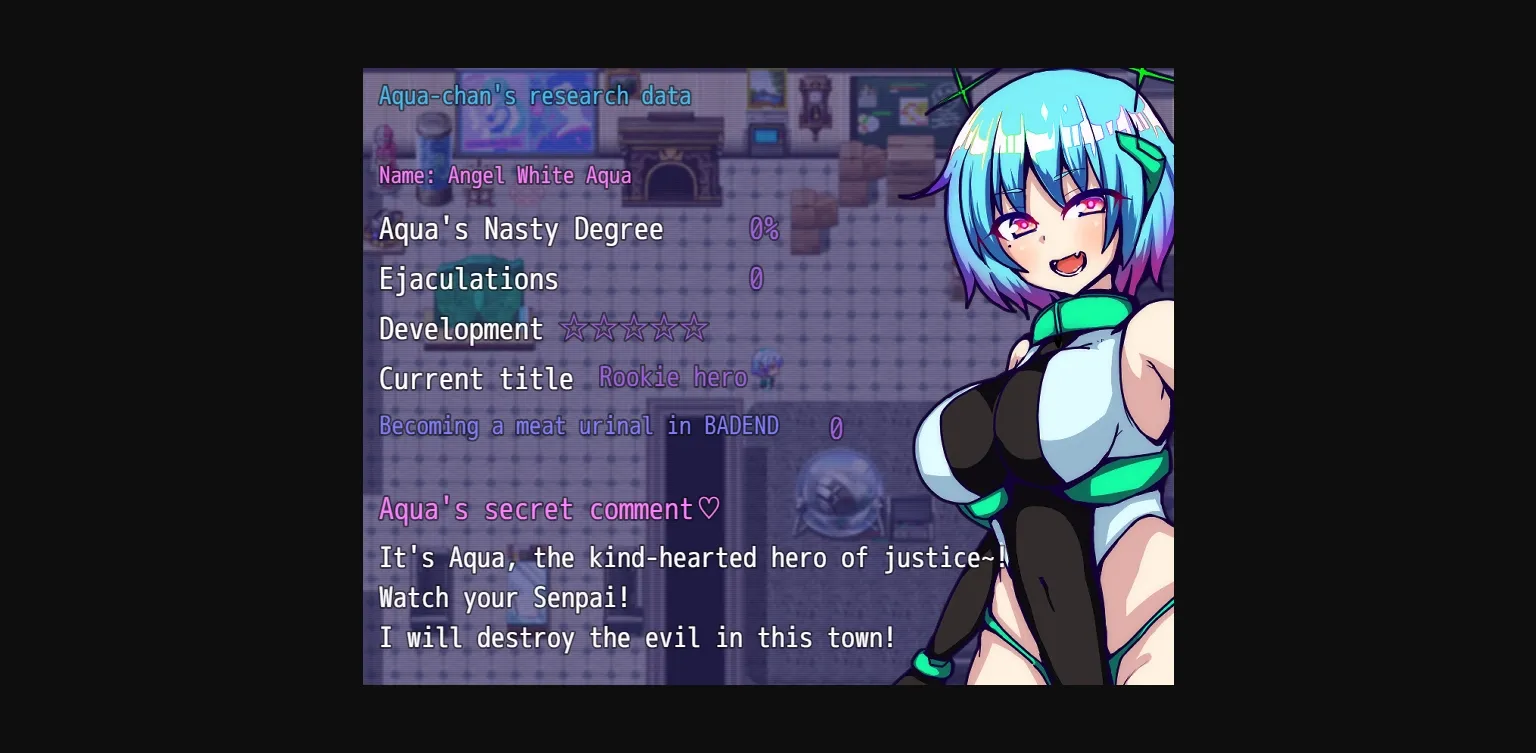The height and width of the screenshot is (753, 1536).
Task: Toggle the first star of Development rating
Action: [575, 328]
